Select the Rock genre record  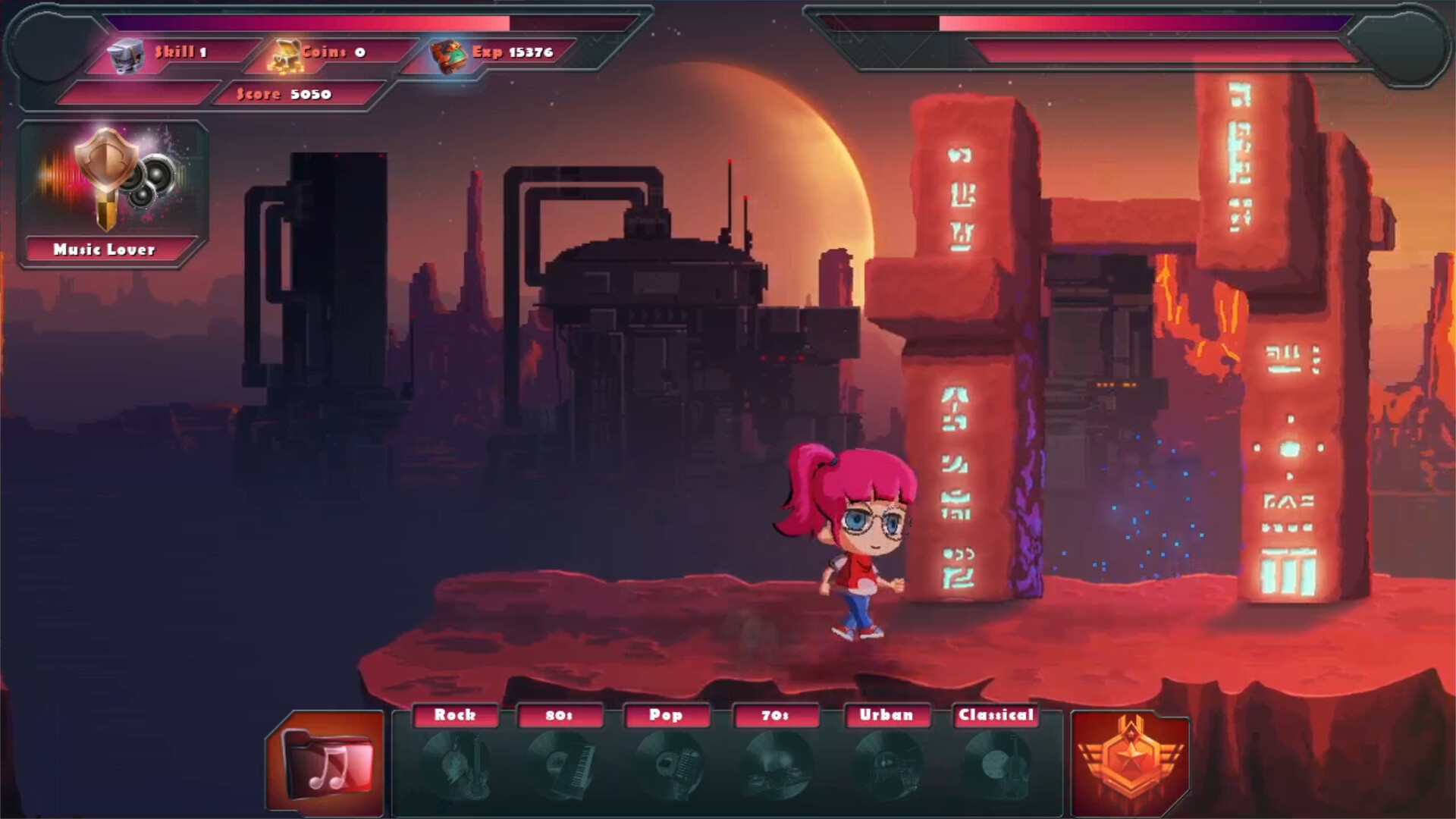pyautogui.click(x=456, y=762)
